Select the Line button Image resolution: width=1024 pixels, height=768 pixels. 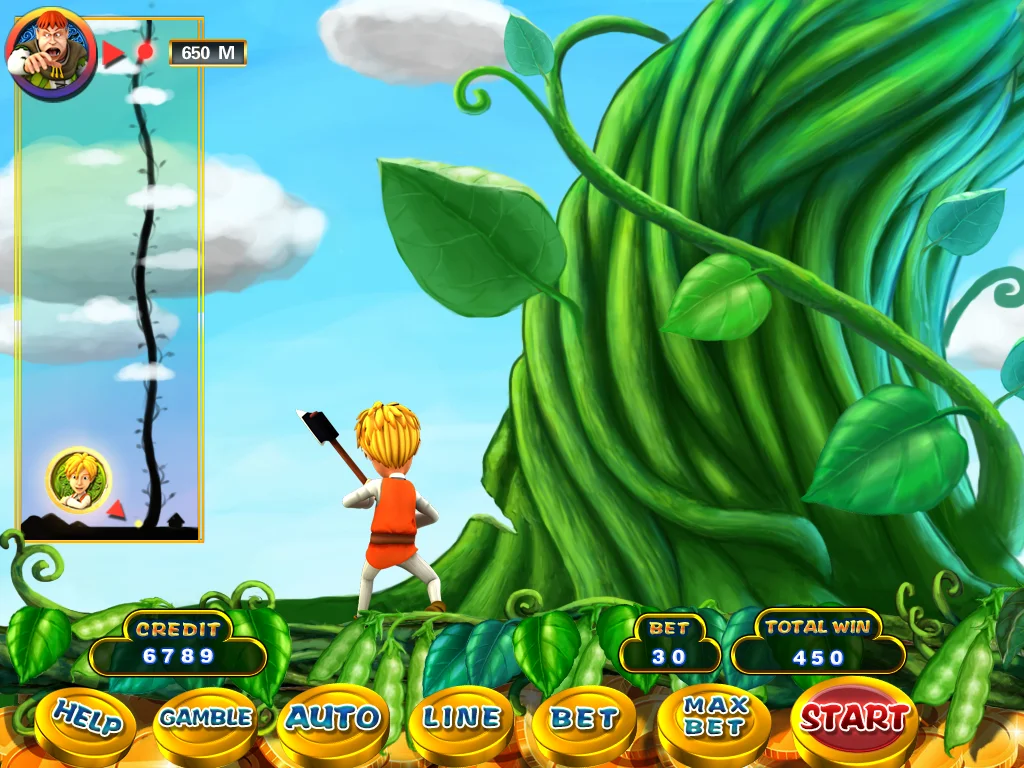(x=460, y=718)
